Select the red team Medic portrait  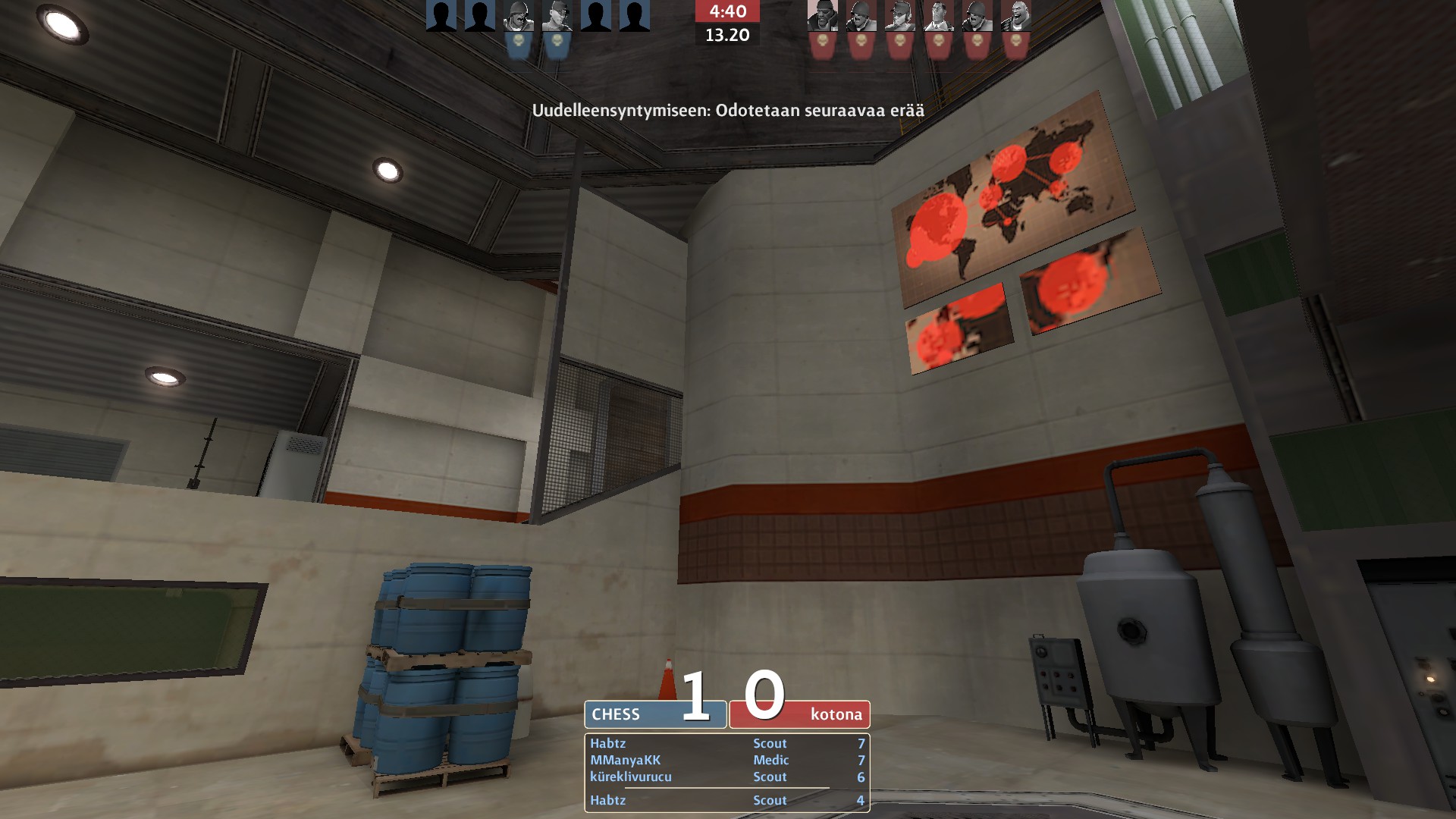pyautogui.click(x=939, y=17)
